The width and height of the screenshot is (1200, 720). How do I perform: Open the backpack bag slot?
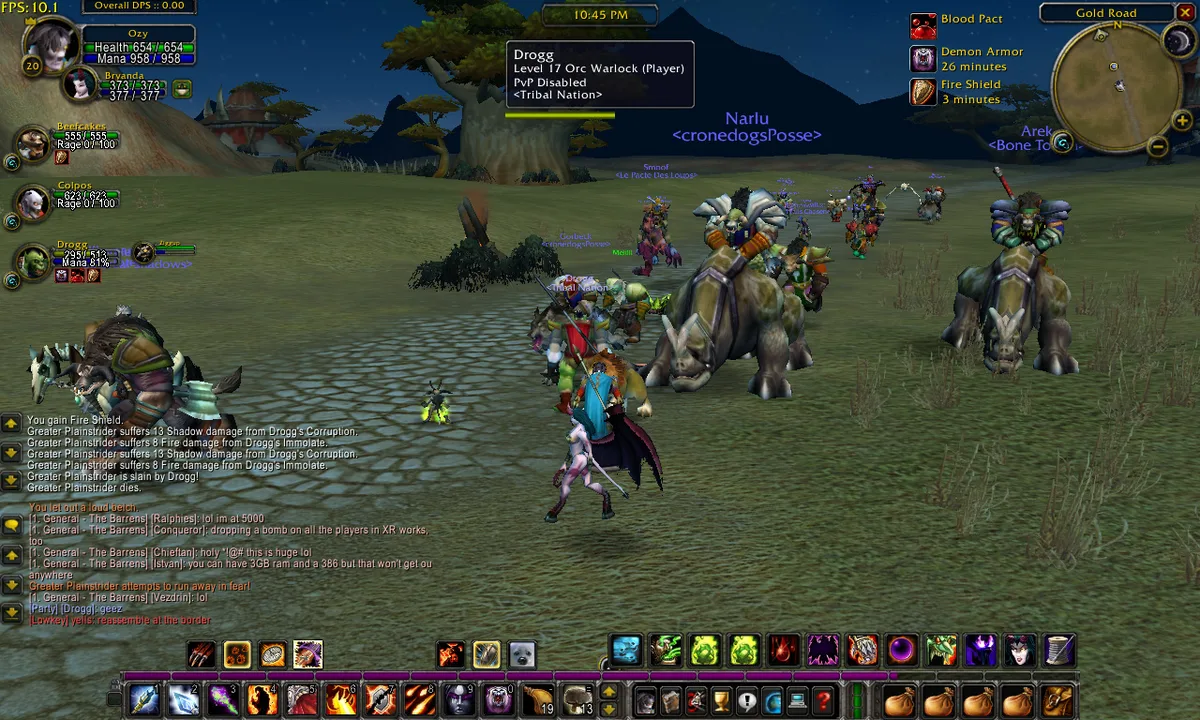click(1057, 700)
